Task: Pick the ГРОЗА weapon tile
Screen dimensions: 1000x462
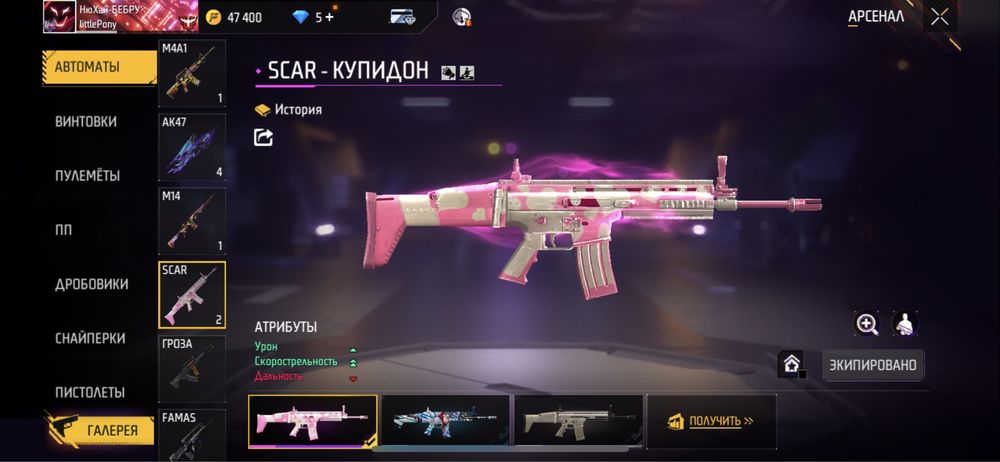Action: point(192,367)
